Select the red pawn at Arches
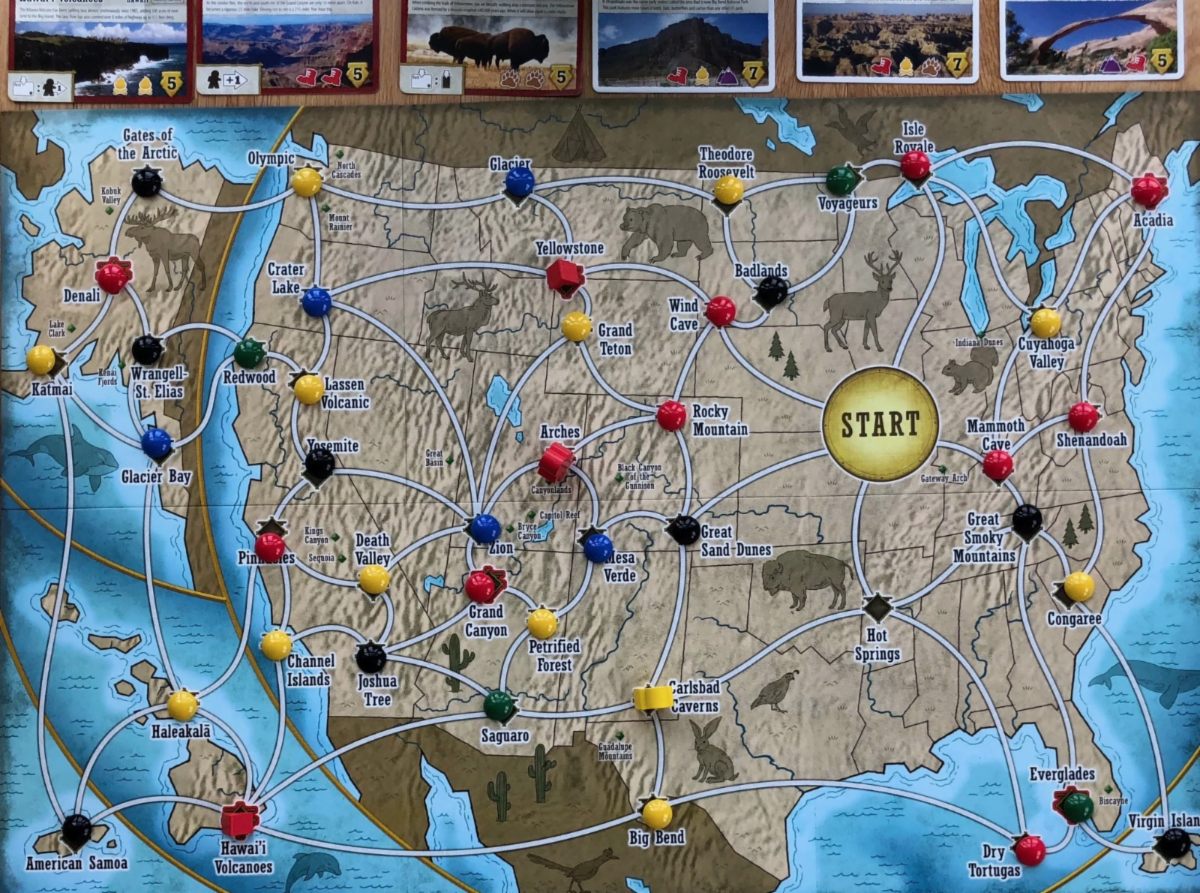Screen dimensions: 1200x893 point(555,462)
